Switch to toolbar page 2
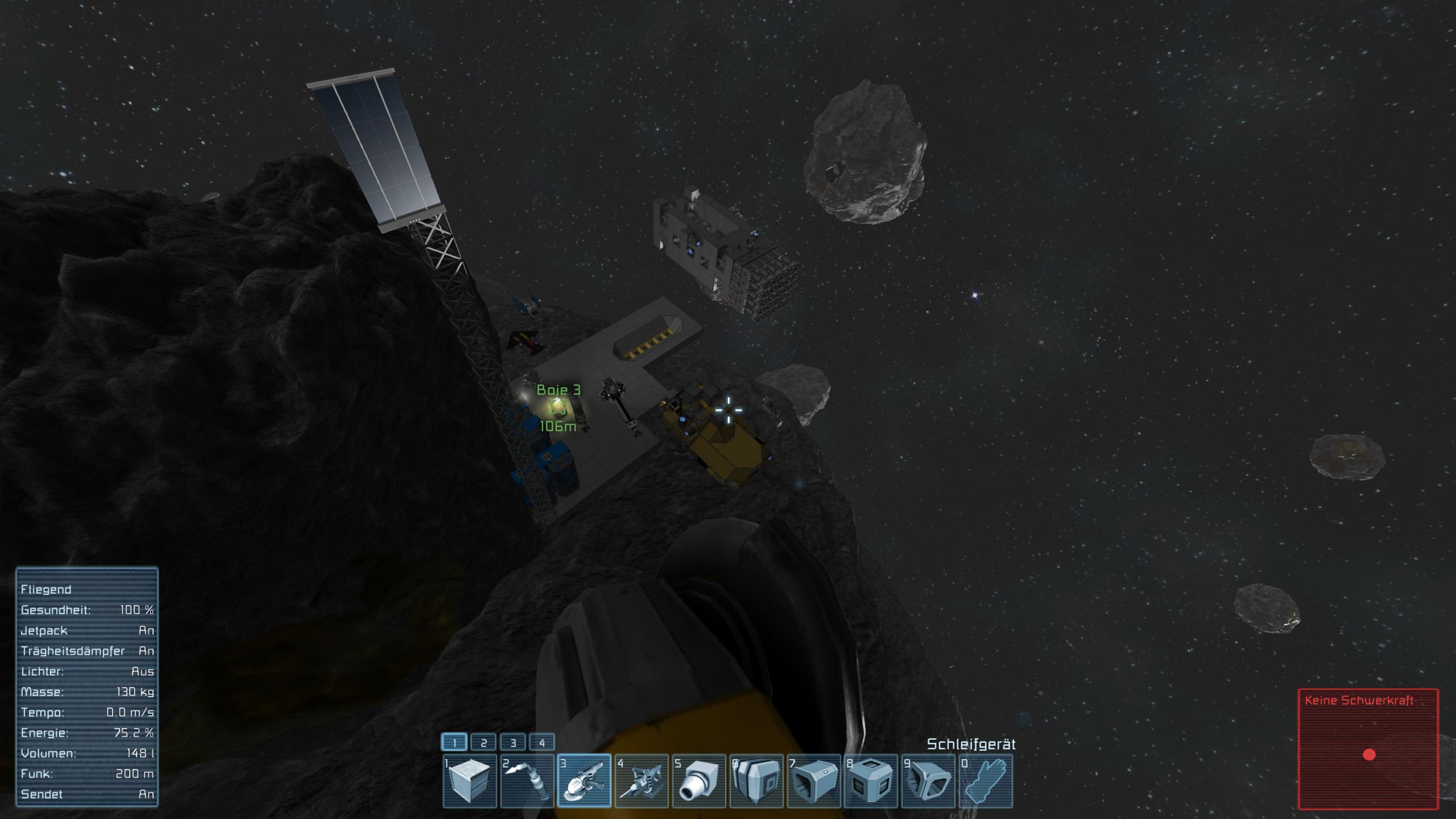The width and height of the screenshot is (1456, 819). click(x=483, y=742)
